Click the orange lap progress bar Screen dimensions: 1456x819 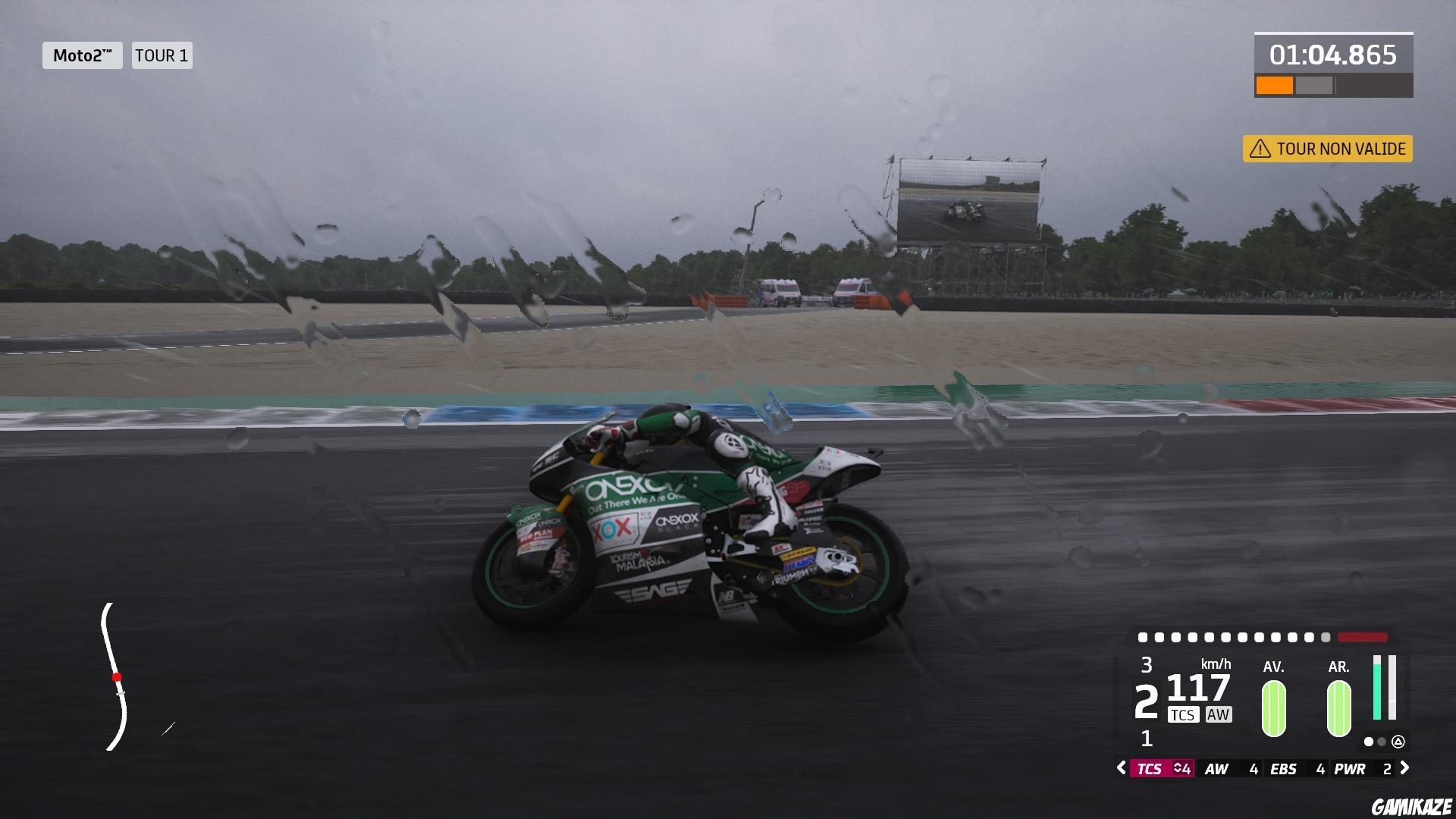[x=1274, y=84]
